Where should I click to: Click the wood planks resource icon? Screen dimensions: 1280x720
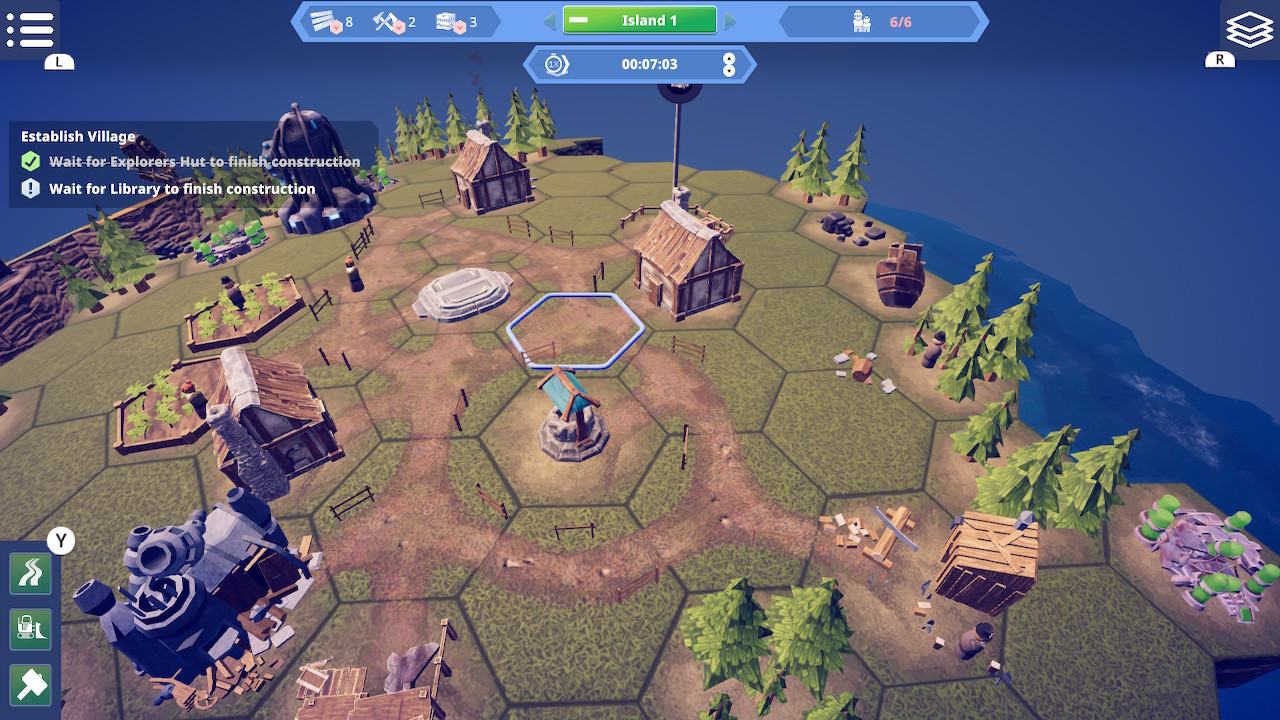click(326, 21)
